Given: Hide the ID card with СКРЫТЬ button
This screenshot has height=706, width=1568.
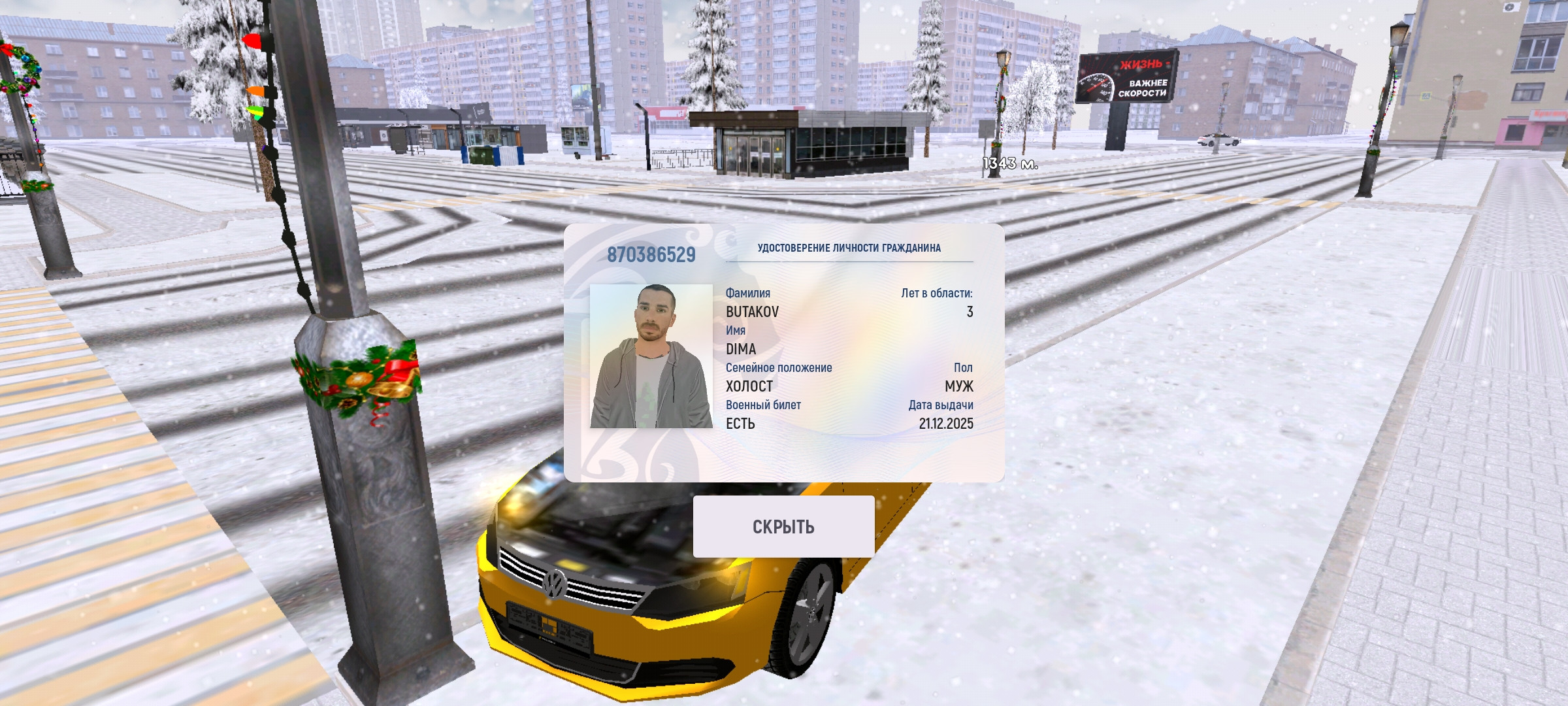Looking at the screenshot, I should [x=783, y=526].
